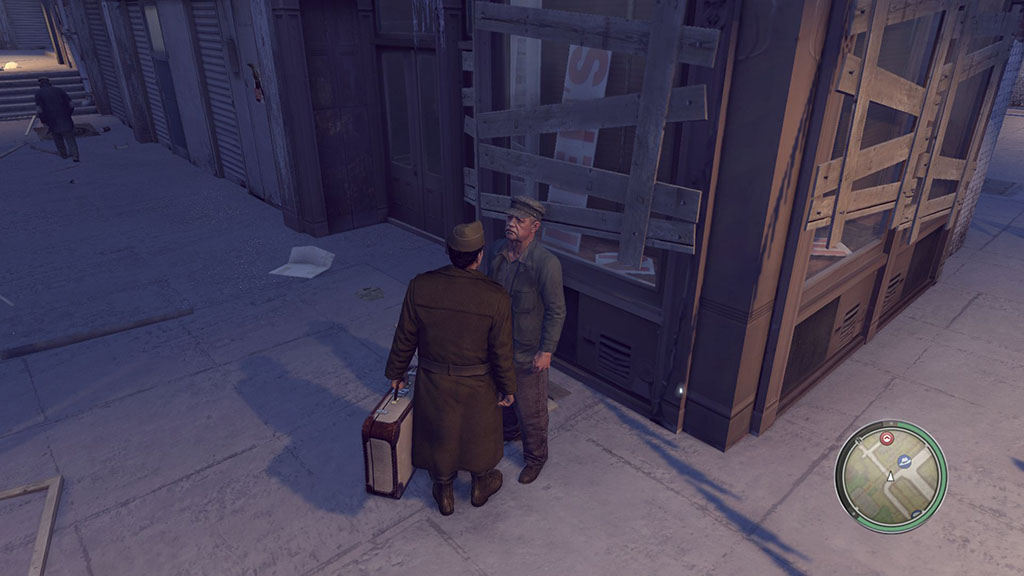
Task: Click the white player arrow on the minimap
Action: tap(889, 478)
